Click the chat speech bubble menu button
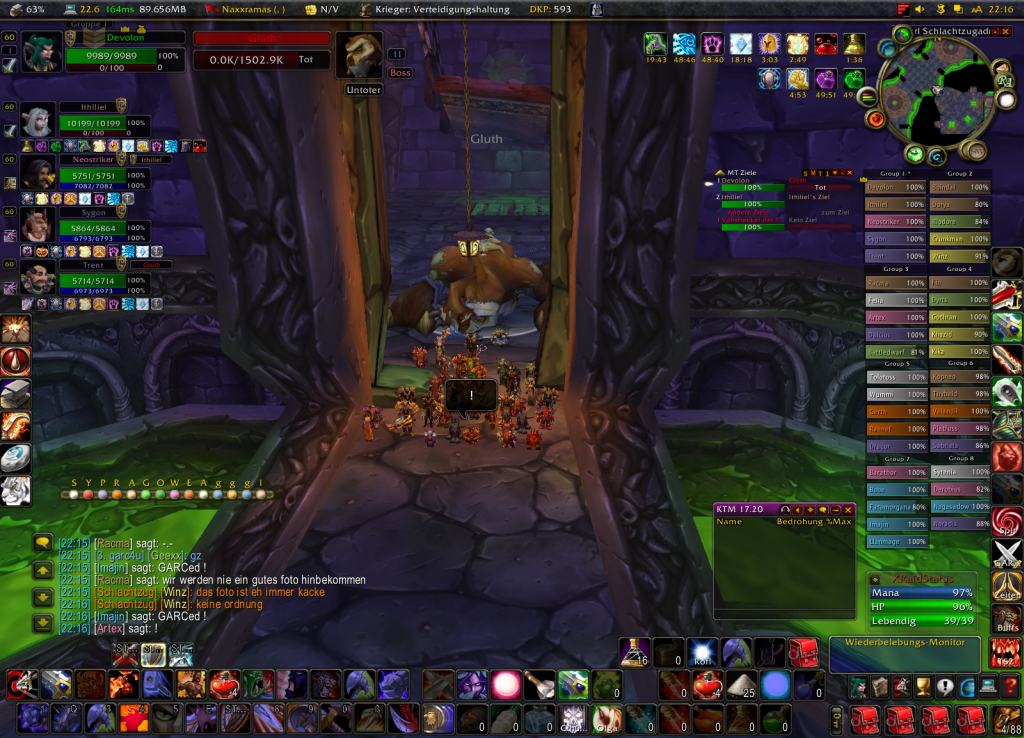Image resolution: width=1024 pixels, height=738 pixels. tap(43, 543)
